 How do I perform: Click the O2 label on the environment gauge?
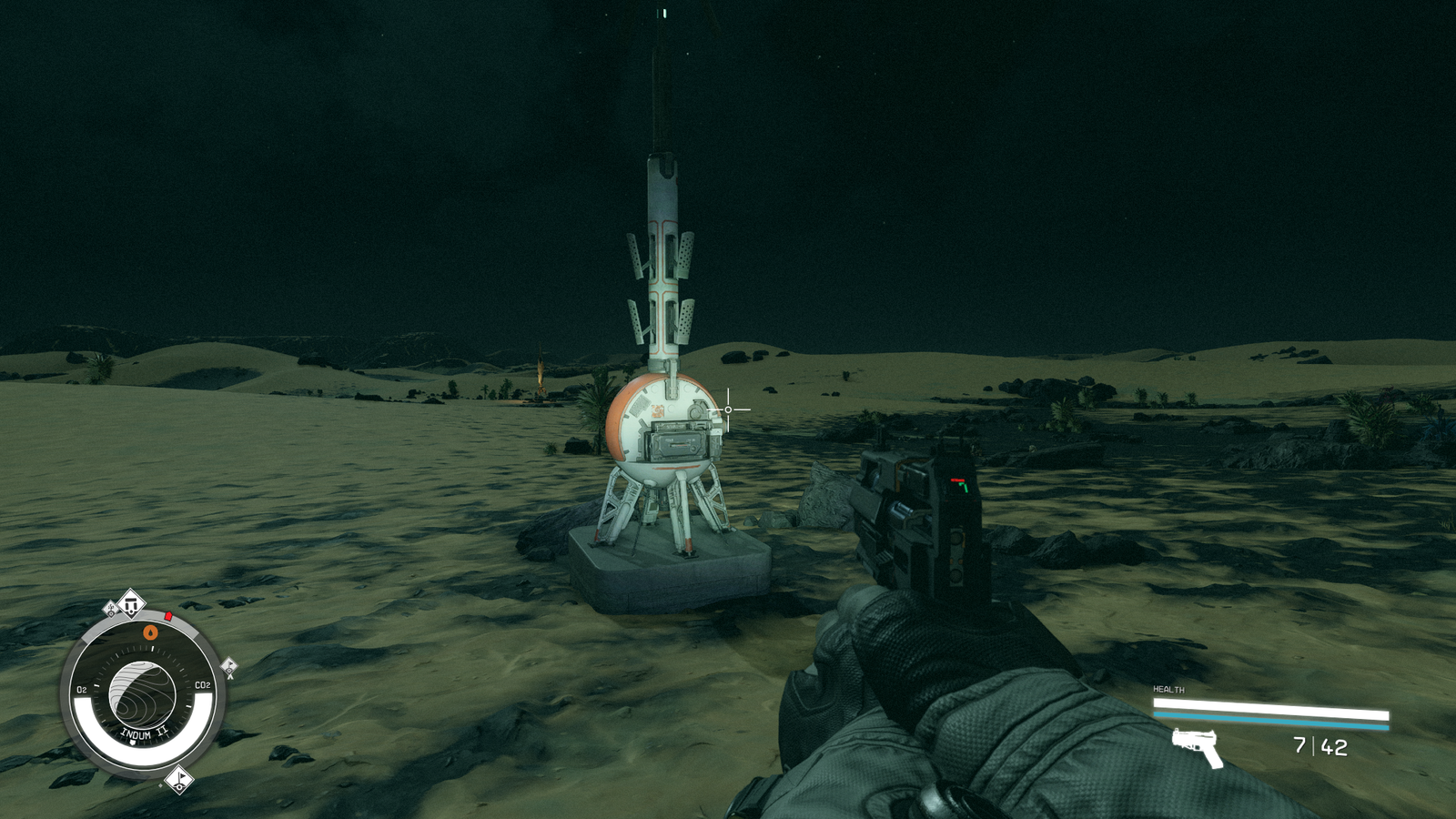coord(82,689)
